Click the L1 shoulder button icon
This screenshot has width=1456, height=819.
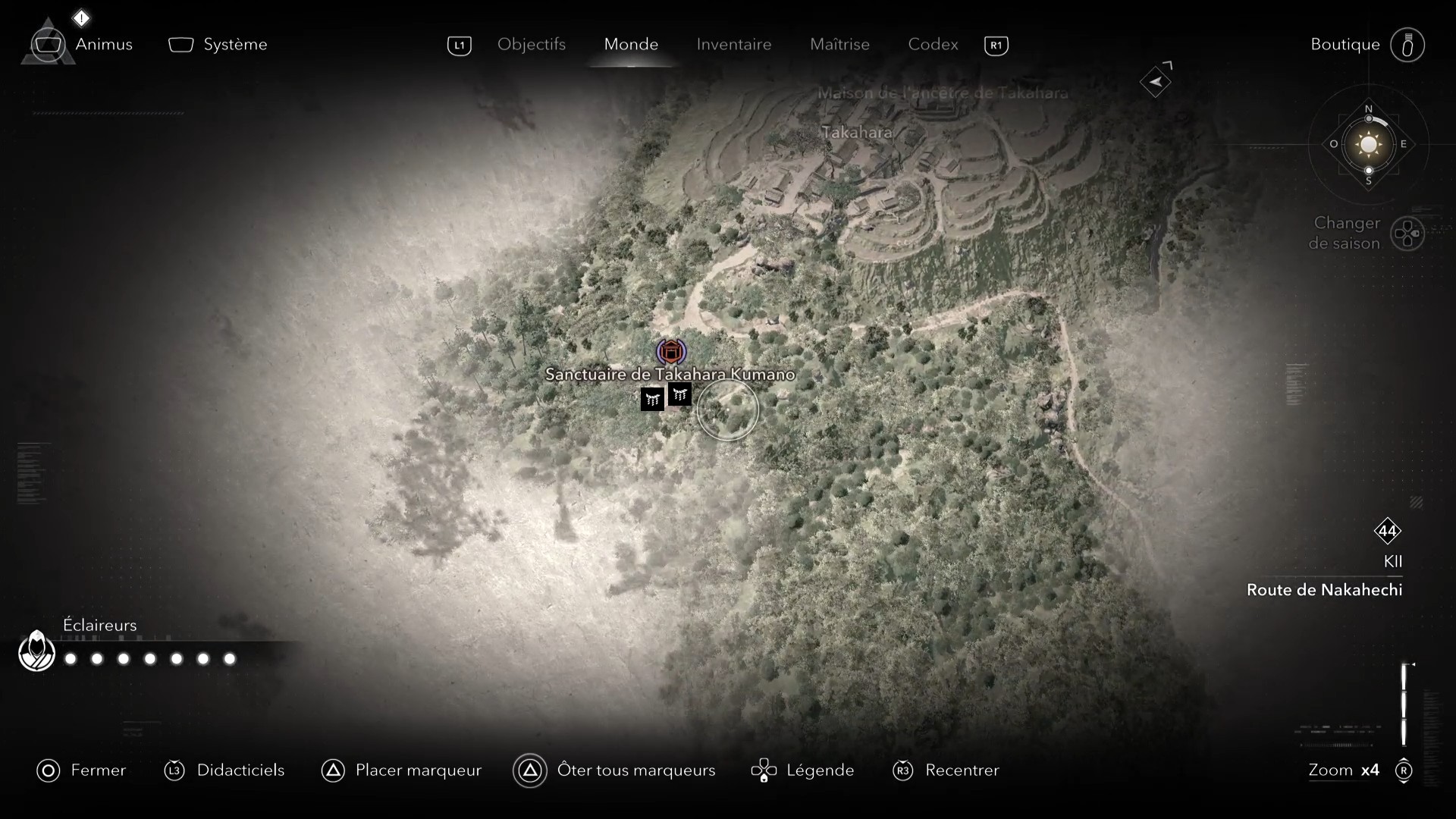click(x=459, y=45)
